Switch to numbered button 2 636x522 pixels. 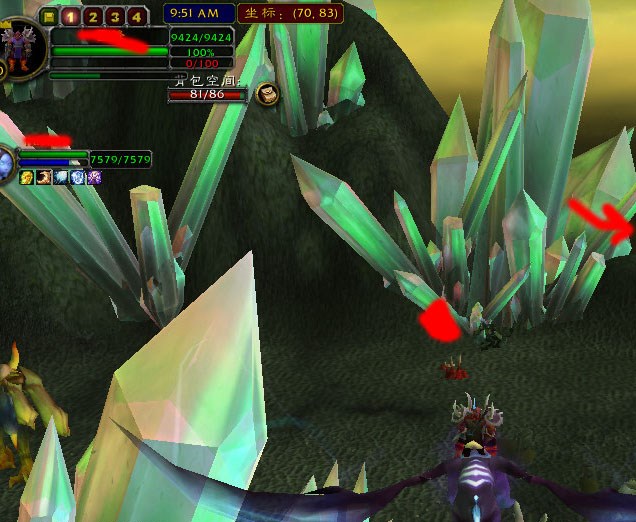[x=92, y=16]
